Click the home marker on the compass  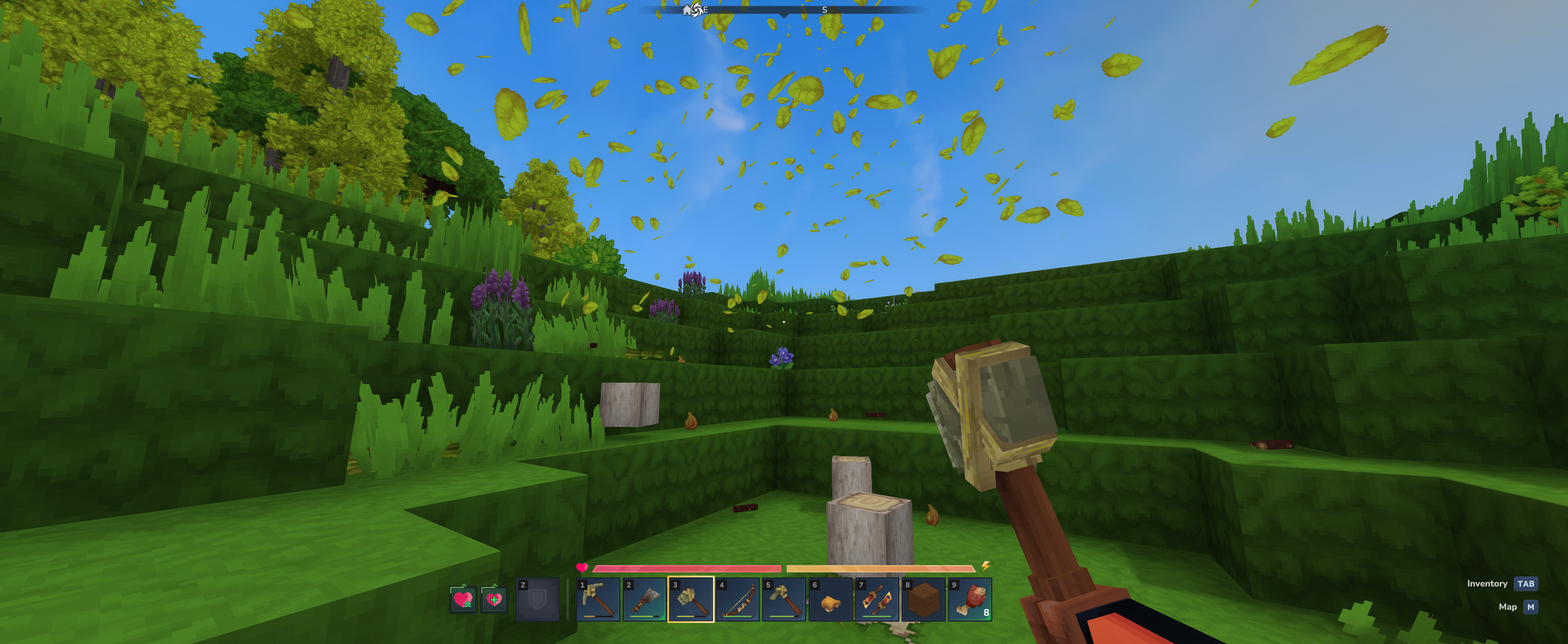(x=688, y=10)
